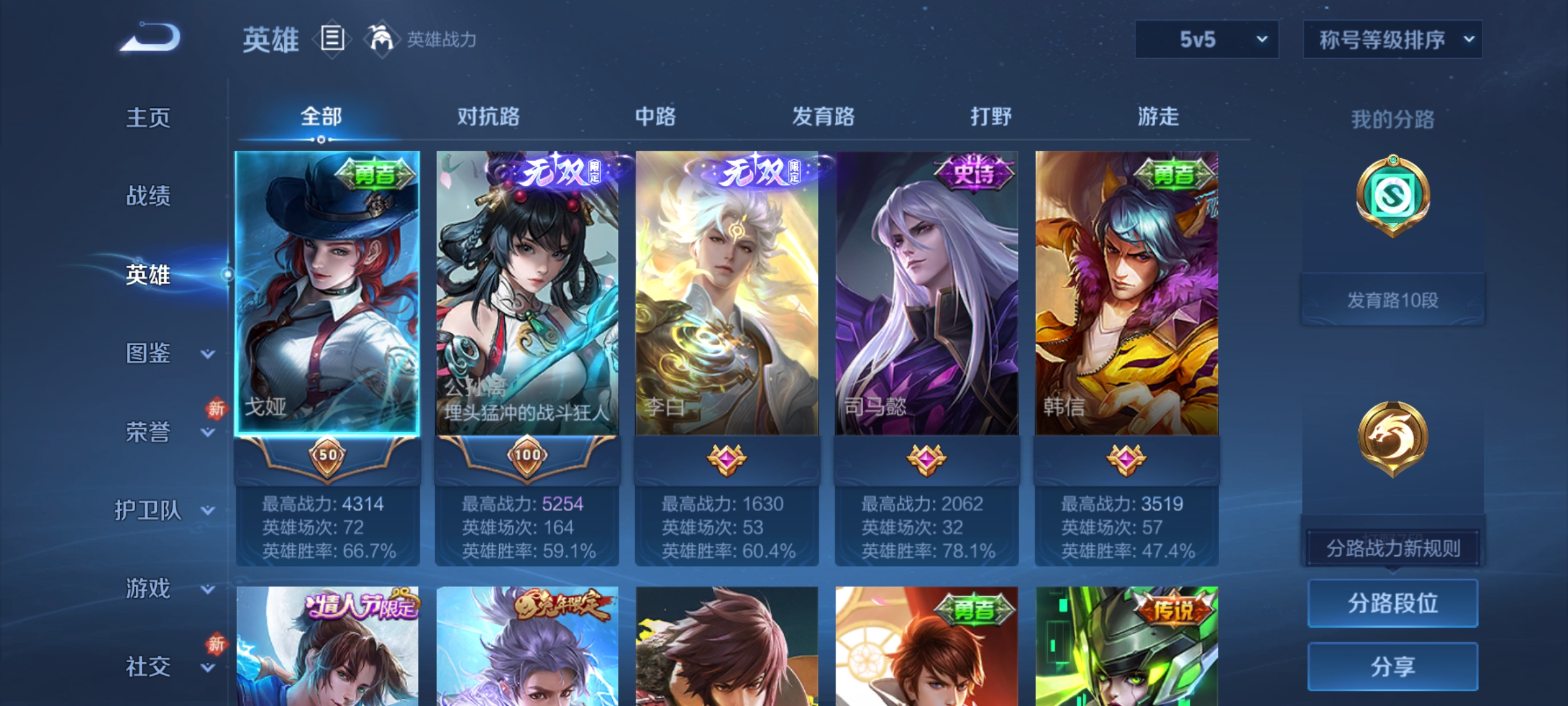Image resolution: width=1568 pixels, height=706 pixels.
Task: Open the 称号等级排序 sorting dropdown
Action: tap(1392, 39)
